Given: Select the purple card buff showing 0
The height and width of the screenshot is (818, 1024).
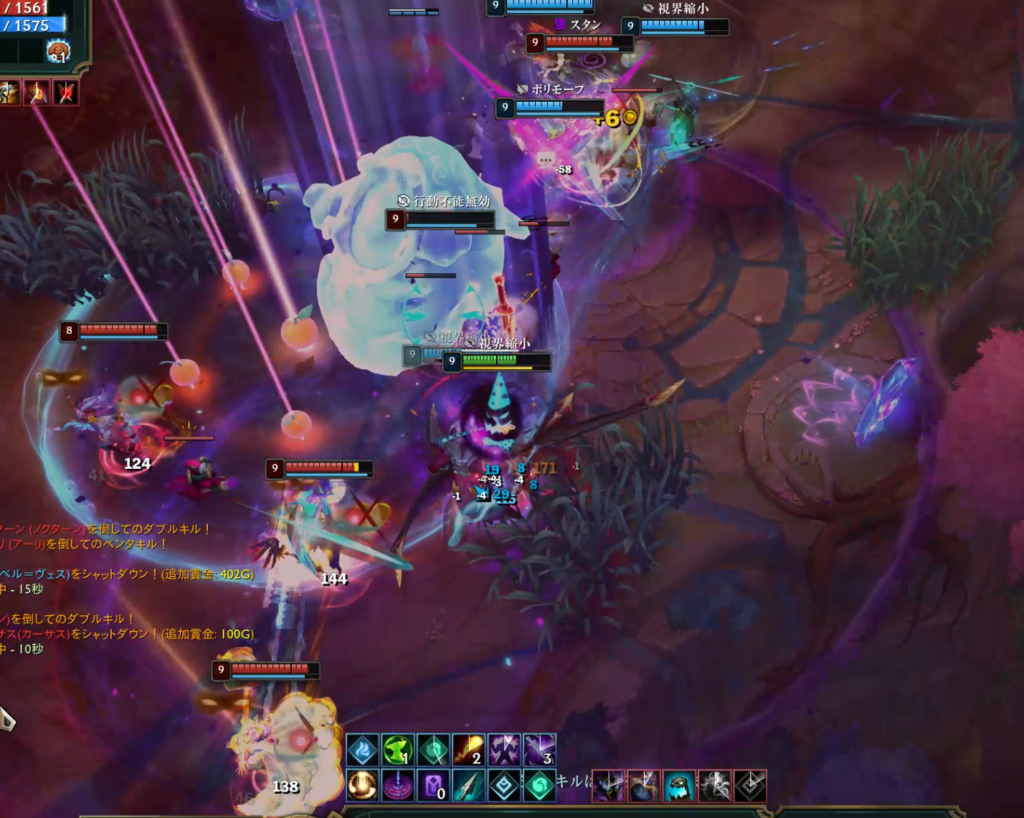Looking at the screenshot, I should click(433, 785).
